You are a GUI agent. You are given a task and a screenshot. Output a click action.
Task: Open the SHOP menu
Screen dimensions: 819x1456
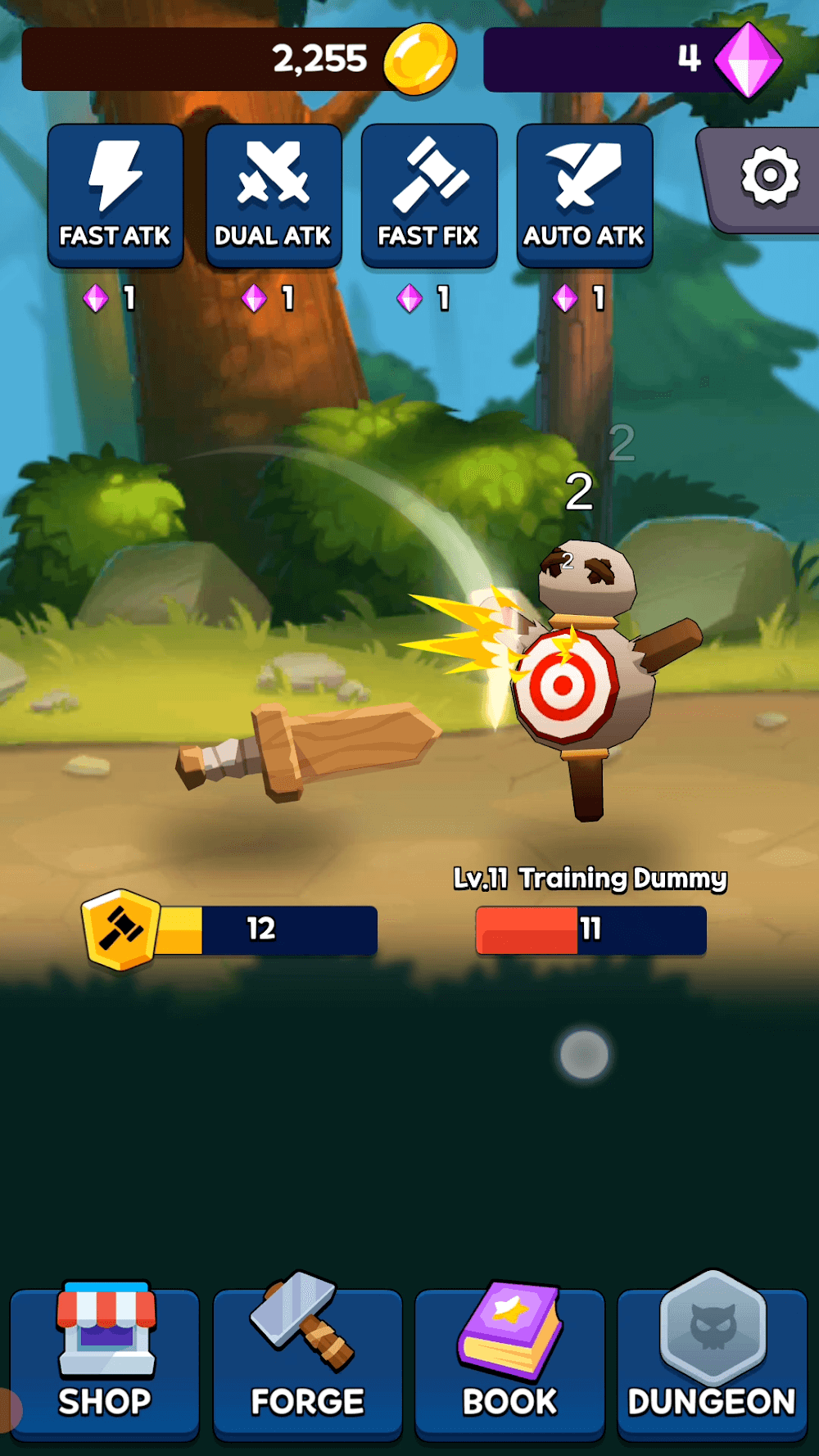tap(105, 1361)
